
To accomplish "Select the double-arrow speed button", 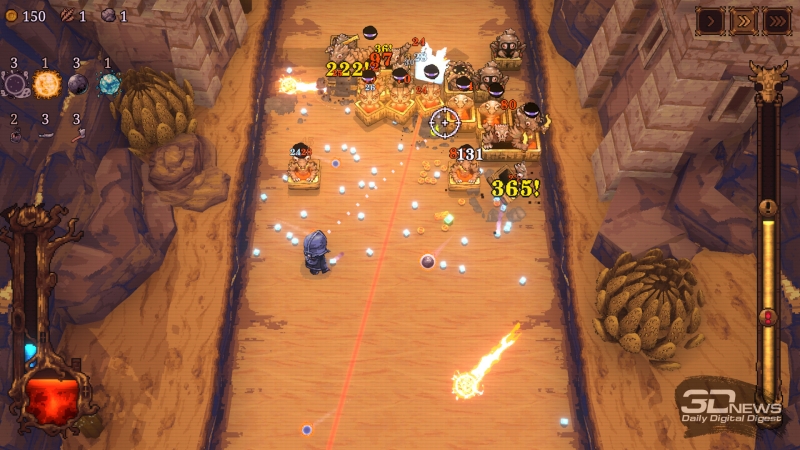I will pyautogui.click(x=743, y=20).
